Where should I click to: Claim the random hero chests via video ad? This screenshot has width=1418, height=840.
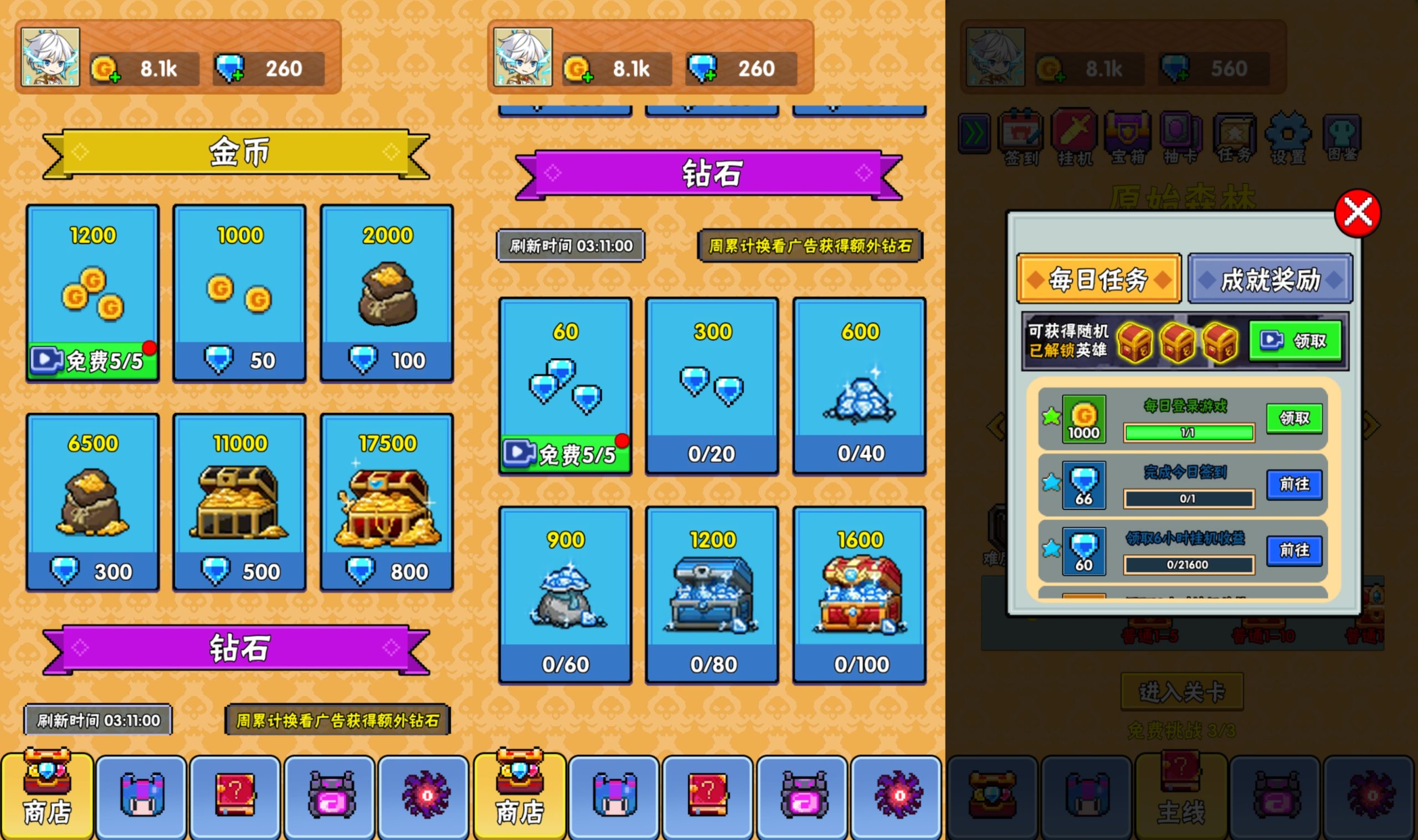(1294, 341)
